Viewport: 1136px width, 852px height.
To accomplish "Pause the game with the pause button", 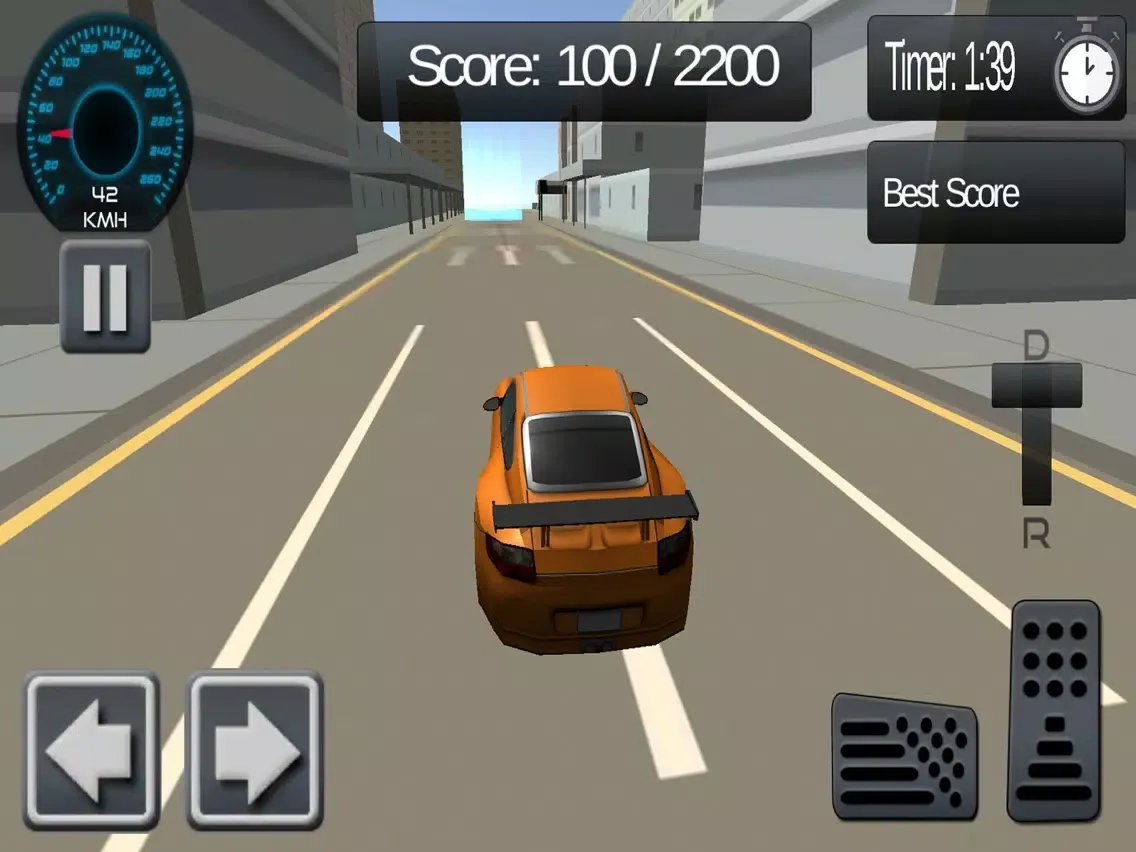I will [x=105, y=296].
